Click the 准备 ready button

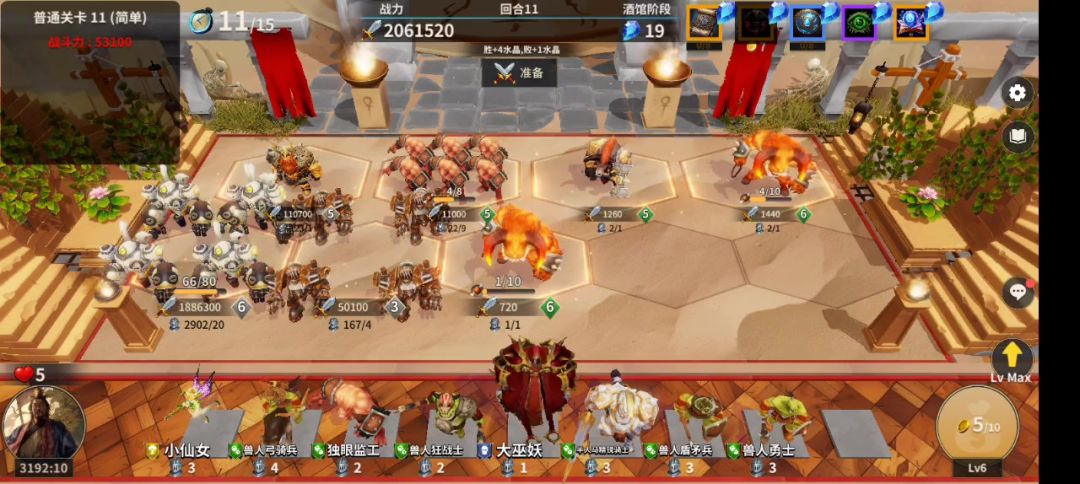[x=519, y=73]
